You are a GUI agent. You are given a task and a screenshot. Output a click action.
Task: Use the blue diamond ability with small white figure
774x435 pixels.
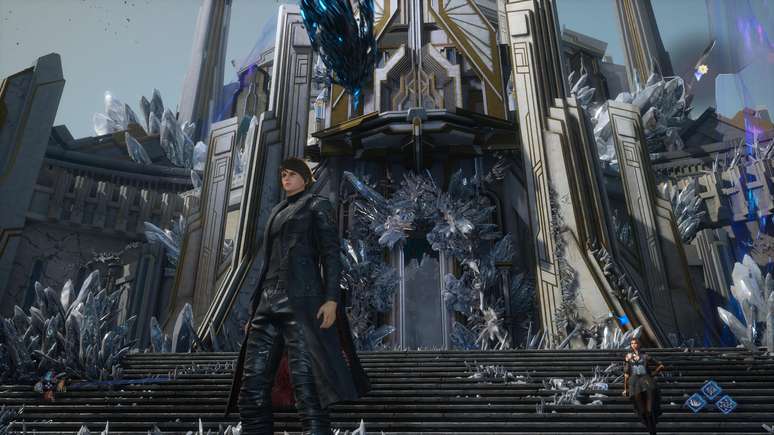click(x=711, y=390)
